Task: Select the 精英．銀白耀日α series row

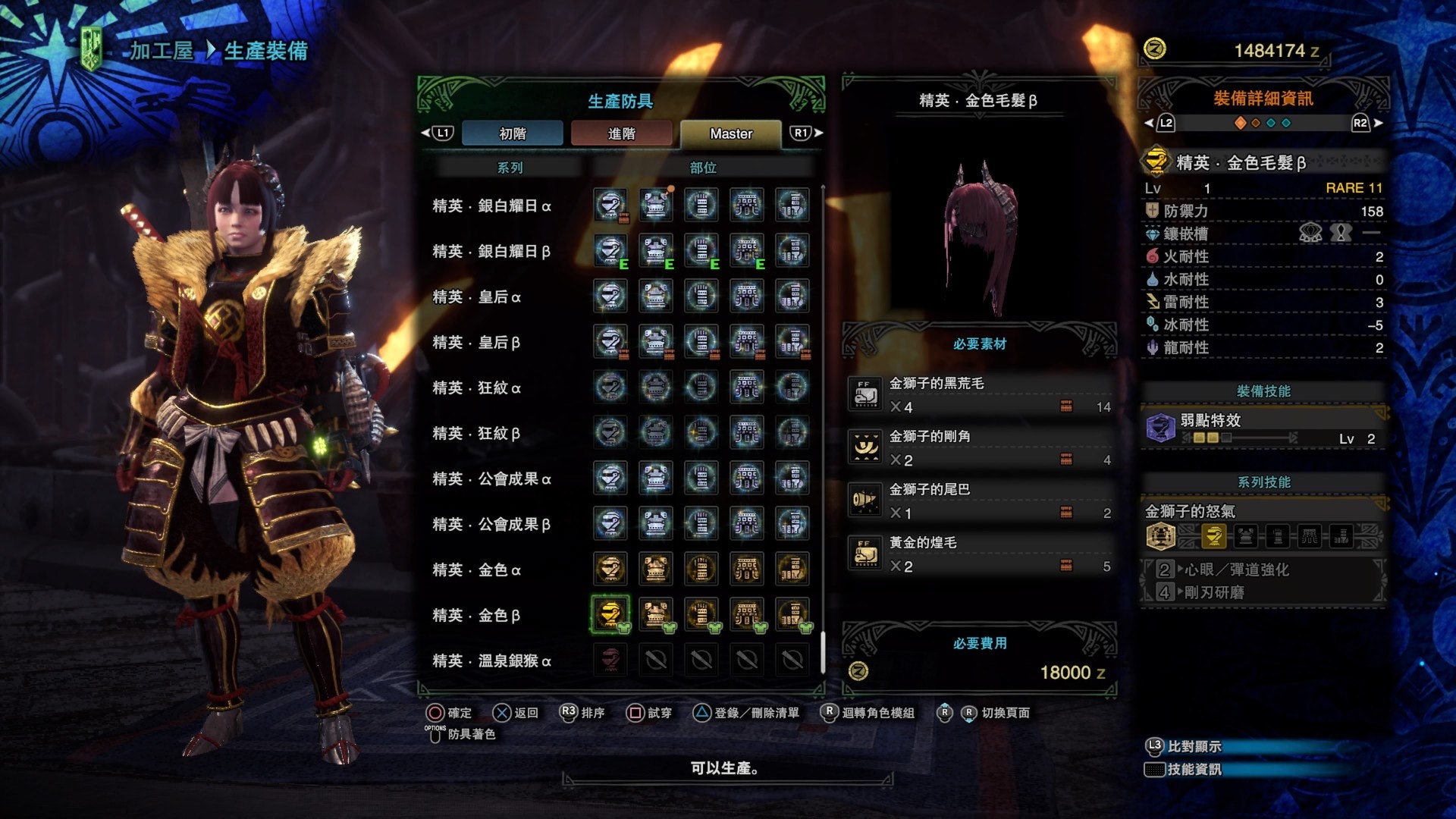Action: click(x=491, y=206)
